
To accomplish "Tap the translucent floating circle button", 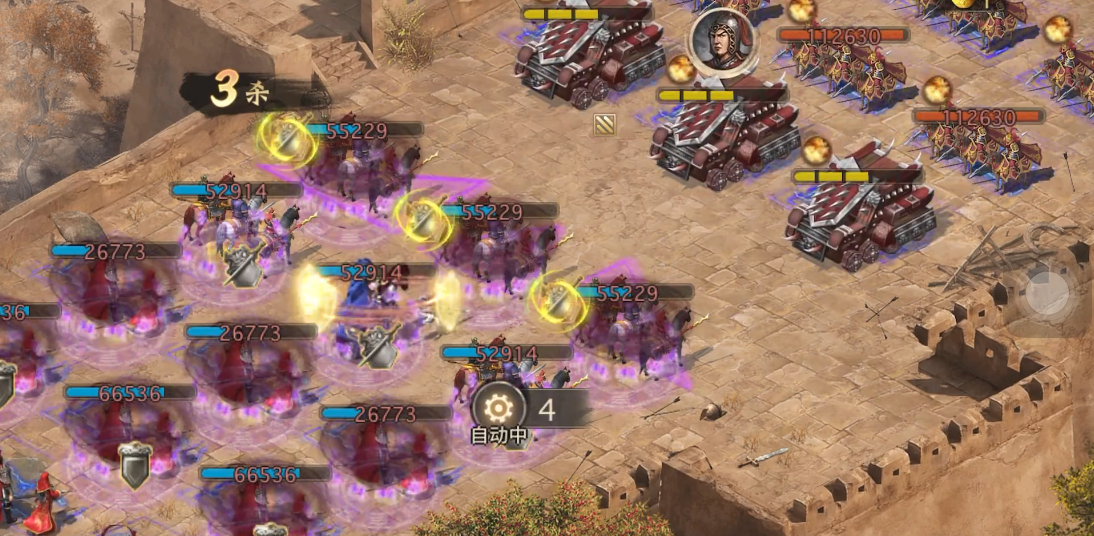I will click(1048, 294).
